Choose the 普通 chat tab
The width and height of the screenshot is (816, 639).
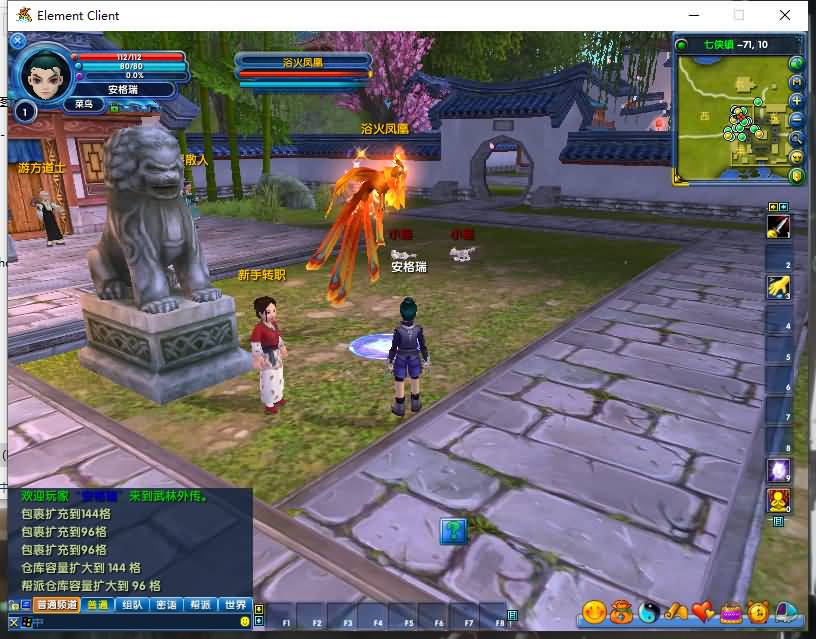tap(98, 605)
